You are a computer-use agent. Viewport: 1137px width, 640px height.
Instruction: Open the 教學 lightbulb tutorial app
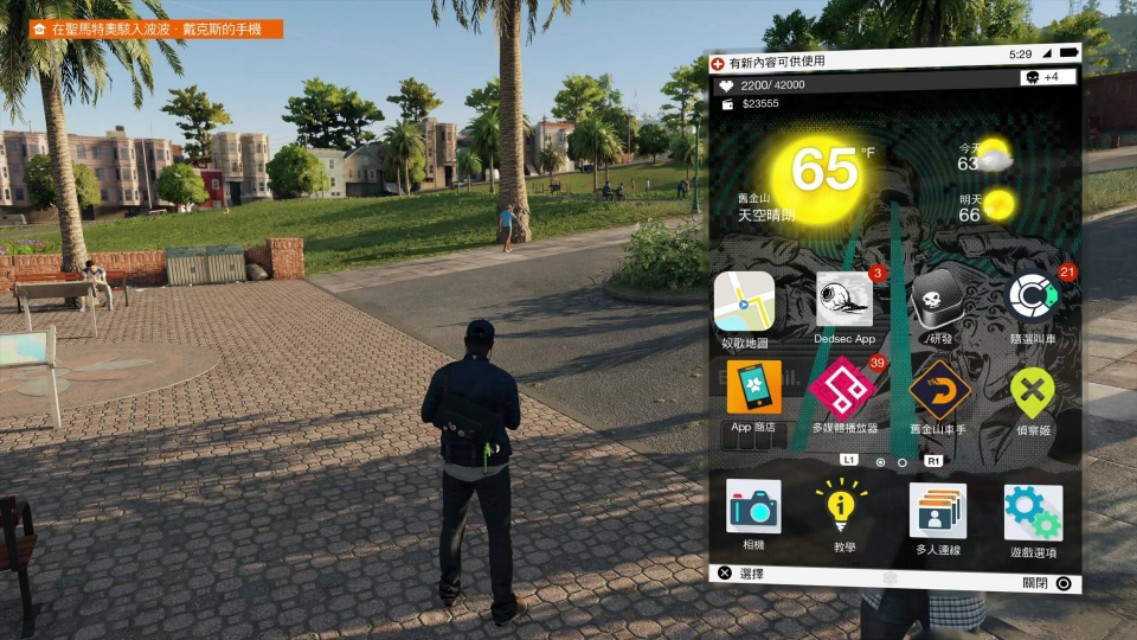point(842,506)
